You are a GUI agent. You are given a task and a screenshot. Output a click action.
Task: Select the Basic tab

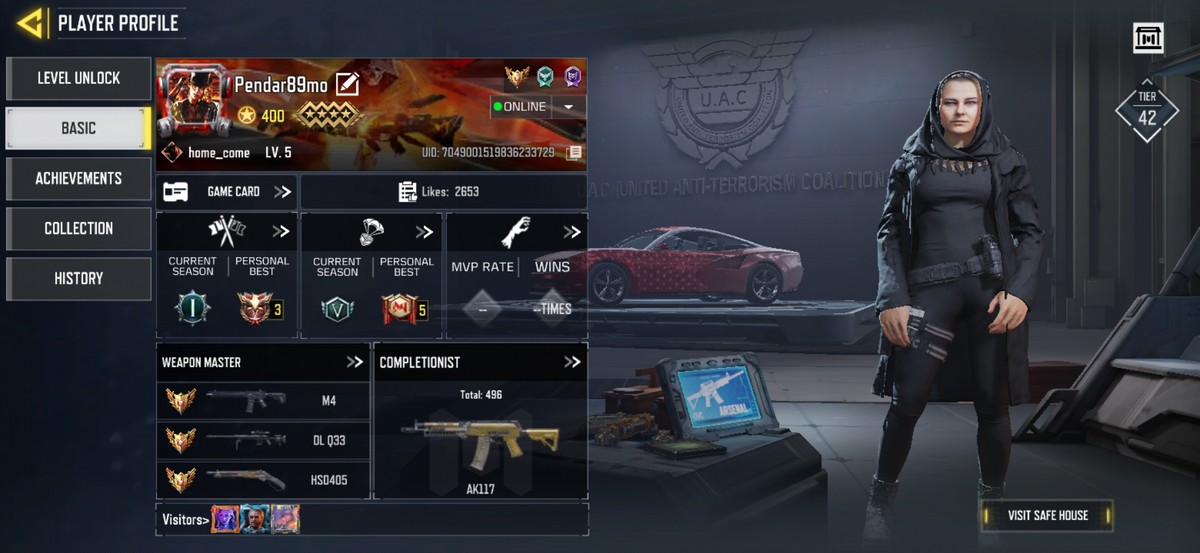(78, 128)
